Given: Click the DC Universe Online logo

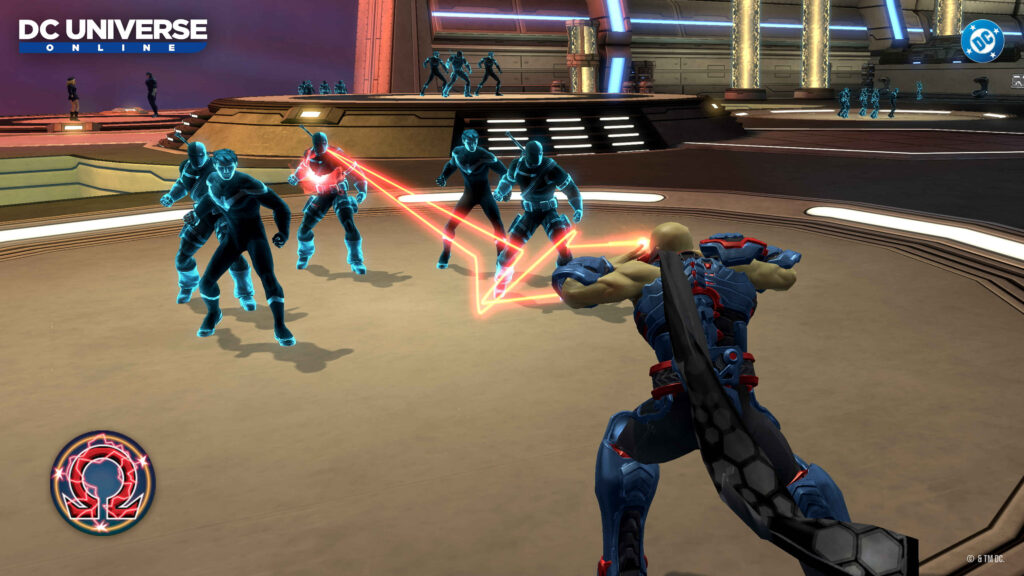Looking at the screenshot, I should point(112,34).
